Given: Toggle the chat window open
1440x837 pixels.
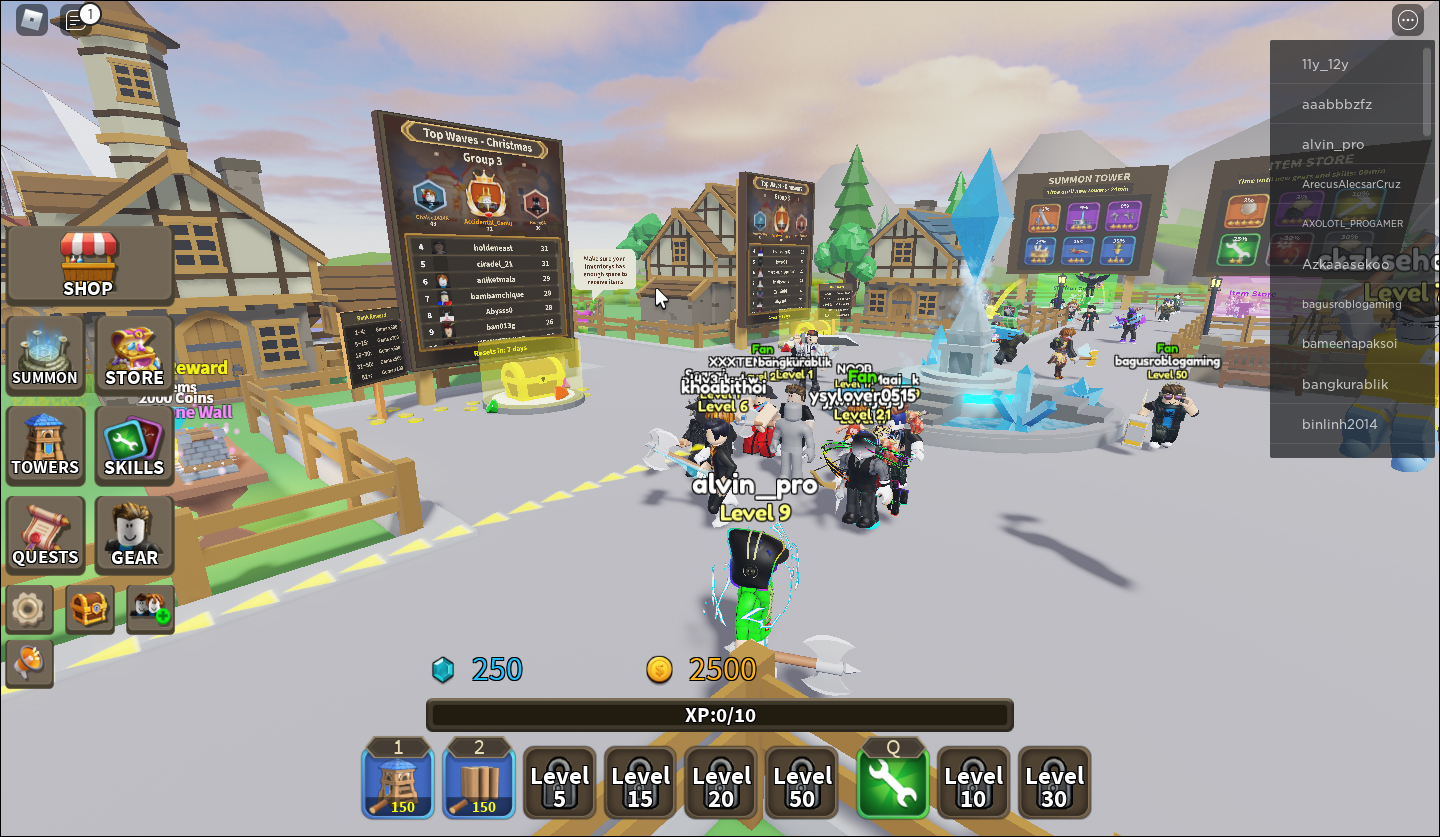Looking at the screenshot, I should click(76, 20).
